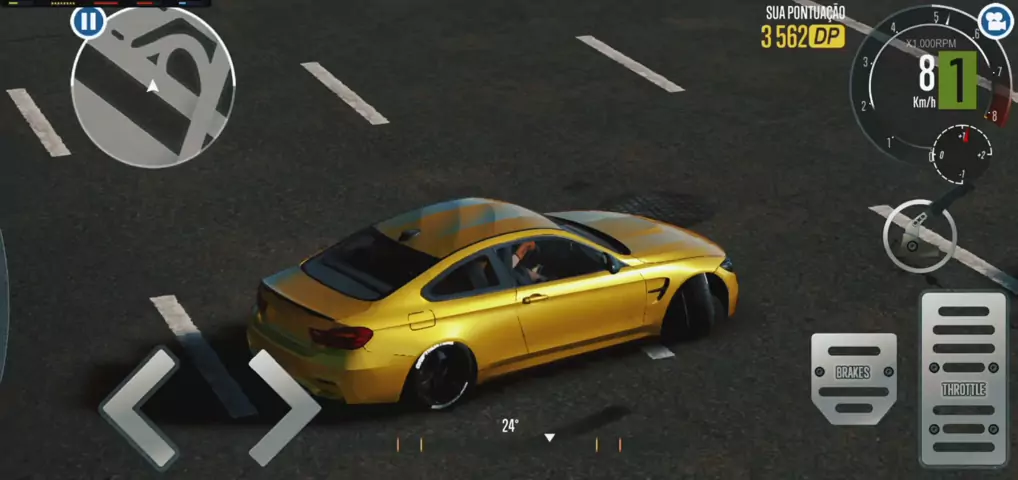Switch camera view with the camera icon

point(993,22)
